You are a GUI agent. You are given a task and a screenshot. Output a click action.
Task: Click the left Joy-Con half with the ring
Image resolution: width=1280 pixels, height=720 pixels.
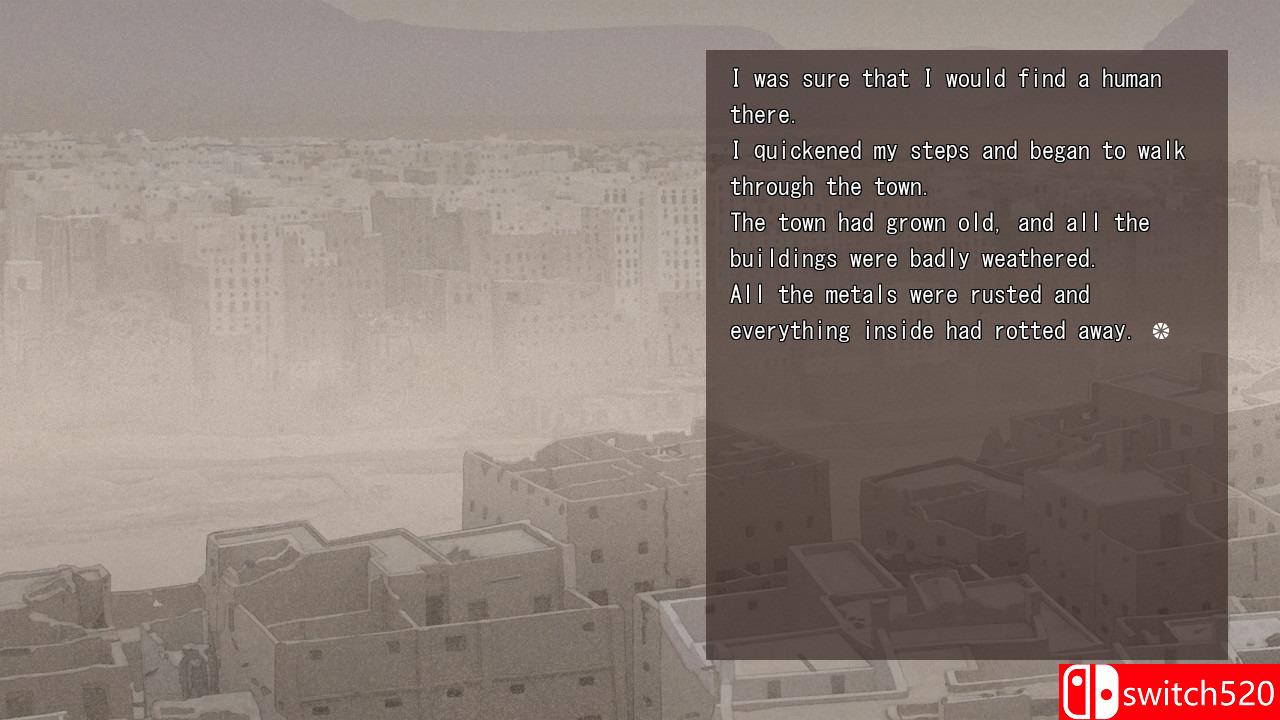(x=1076, y=692)
